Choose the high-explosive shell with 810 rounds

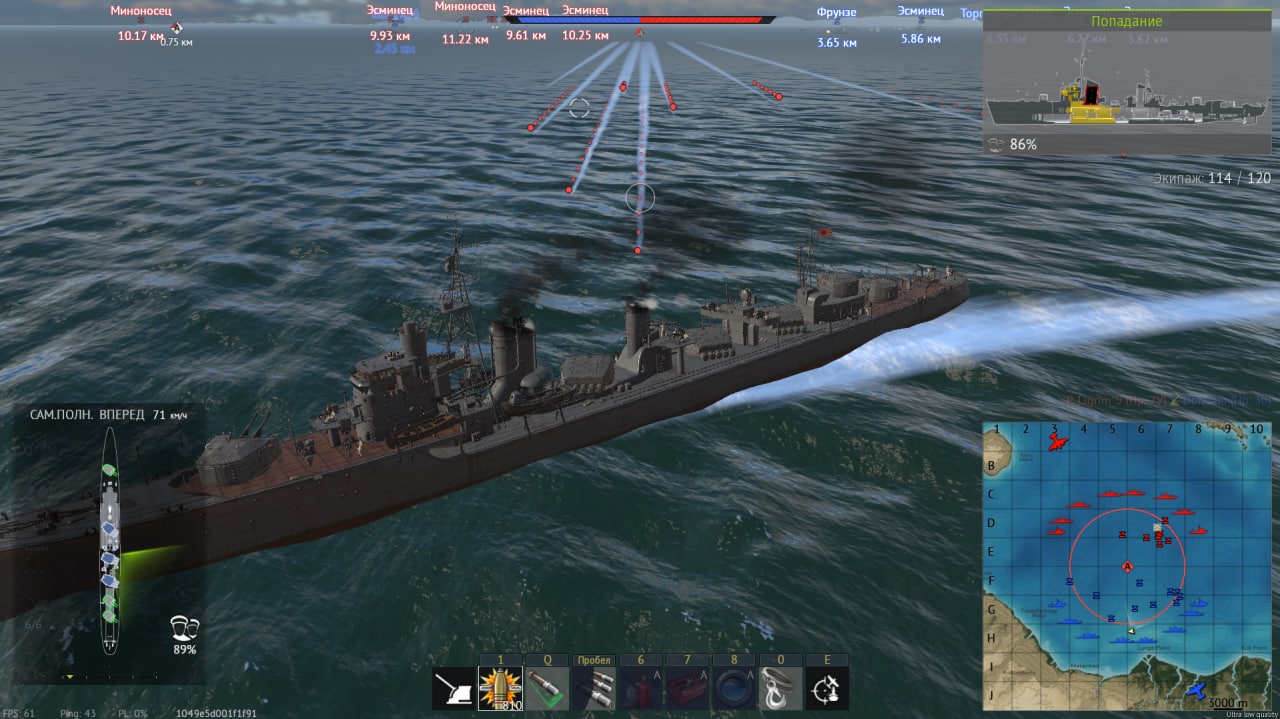(x=500, y=689)
